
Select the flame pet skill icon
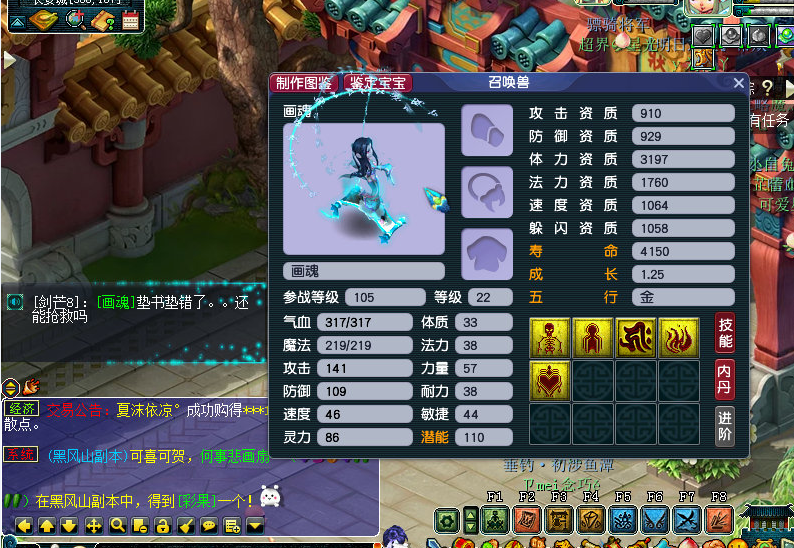coord(679,338)
